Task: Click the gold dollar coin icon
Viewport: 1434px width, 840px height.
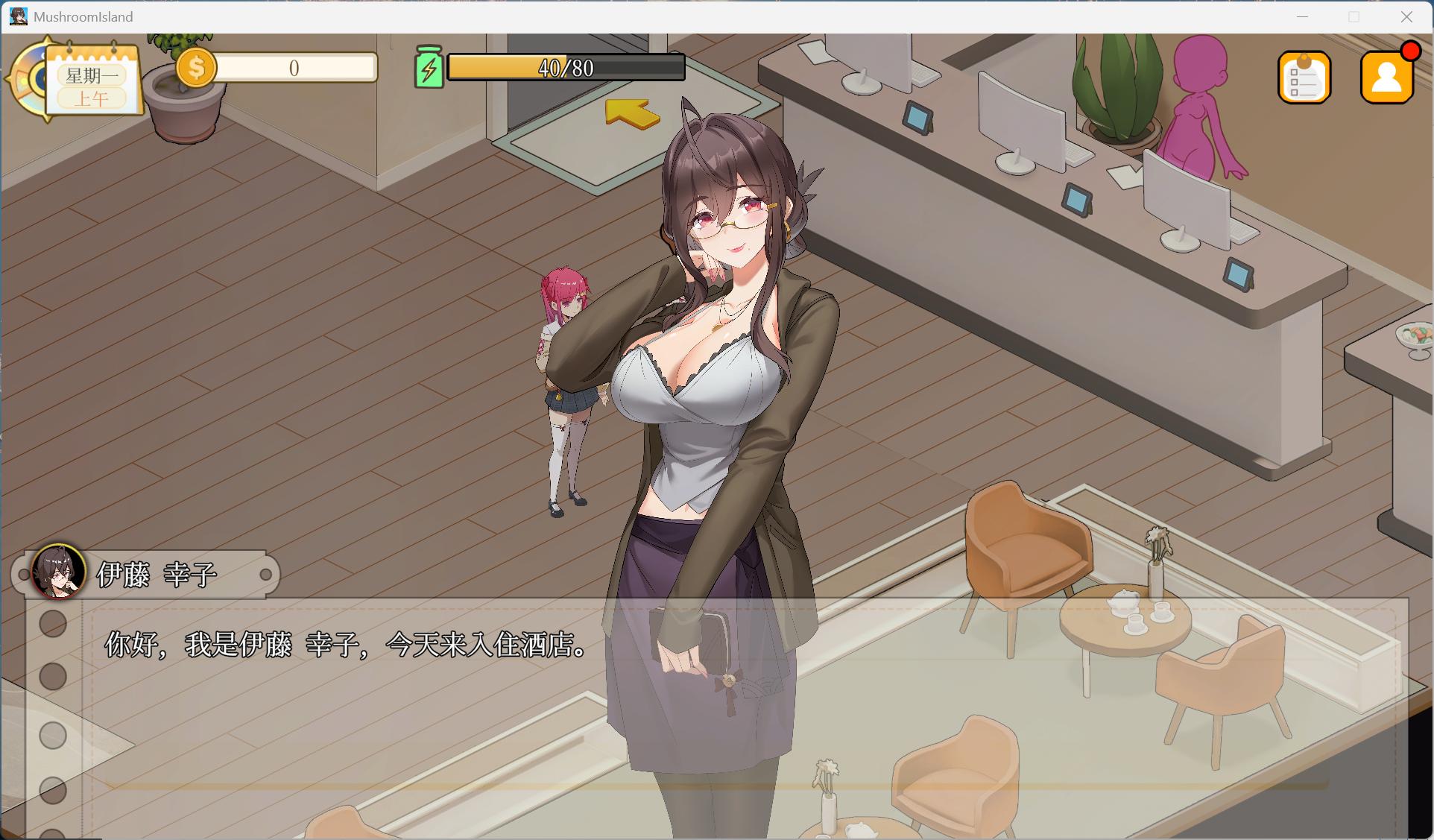Action: 195,67
